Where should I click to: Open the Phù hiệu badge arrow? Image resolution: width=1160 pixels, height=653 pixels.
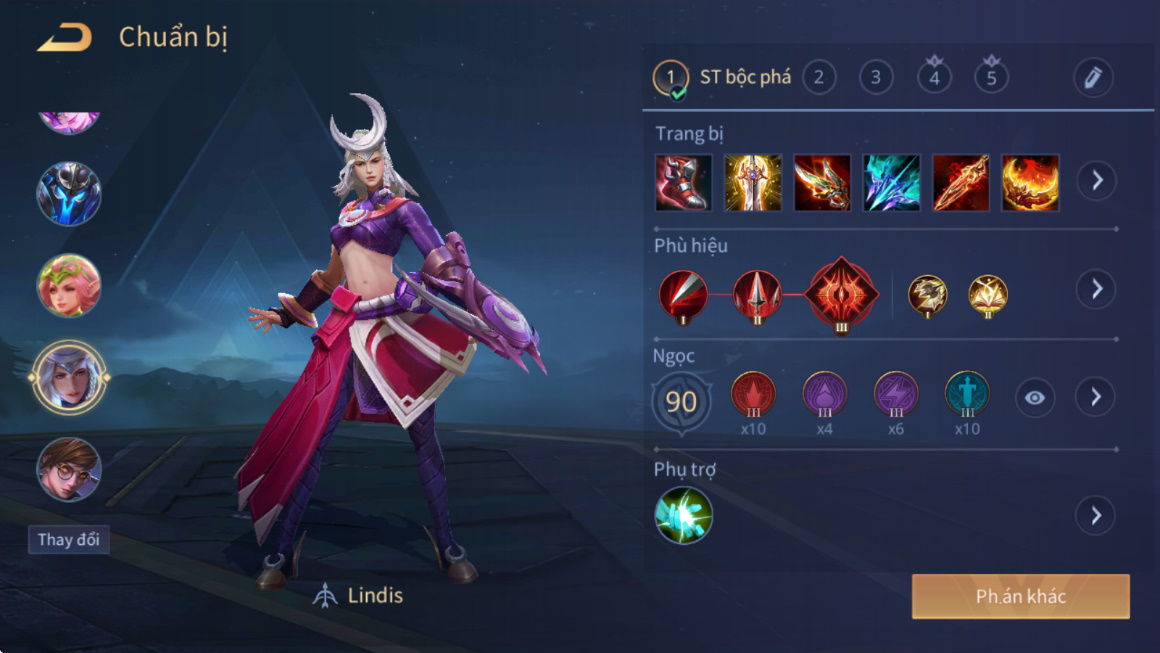coord(1096,289)
